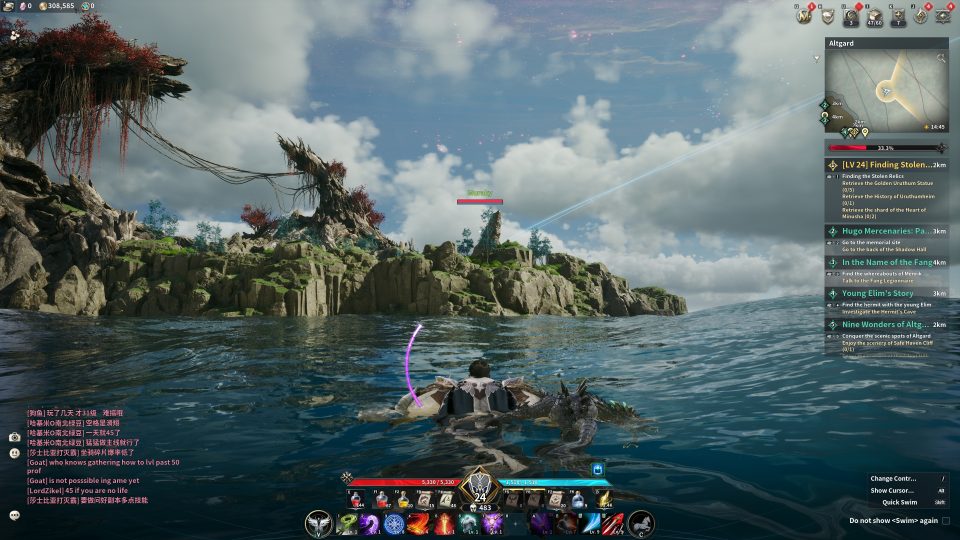Cast the red flame slash skill
The width and height of the screenshot is (960, 540).
click(x=418, y=523)
